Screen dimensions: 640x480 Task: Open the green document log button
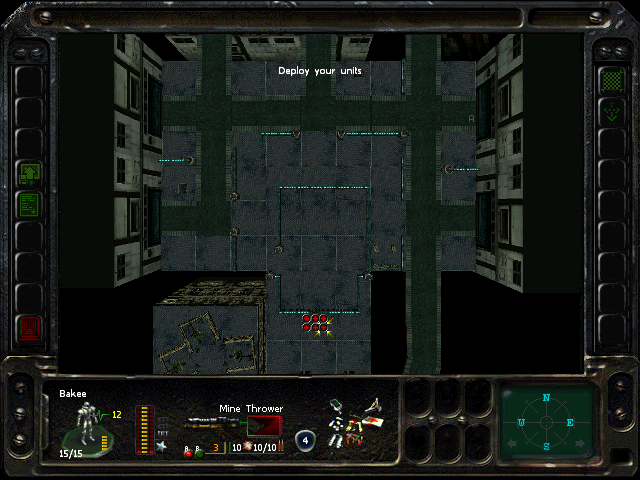(x=28, y=204)
